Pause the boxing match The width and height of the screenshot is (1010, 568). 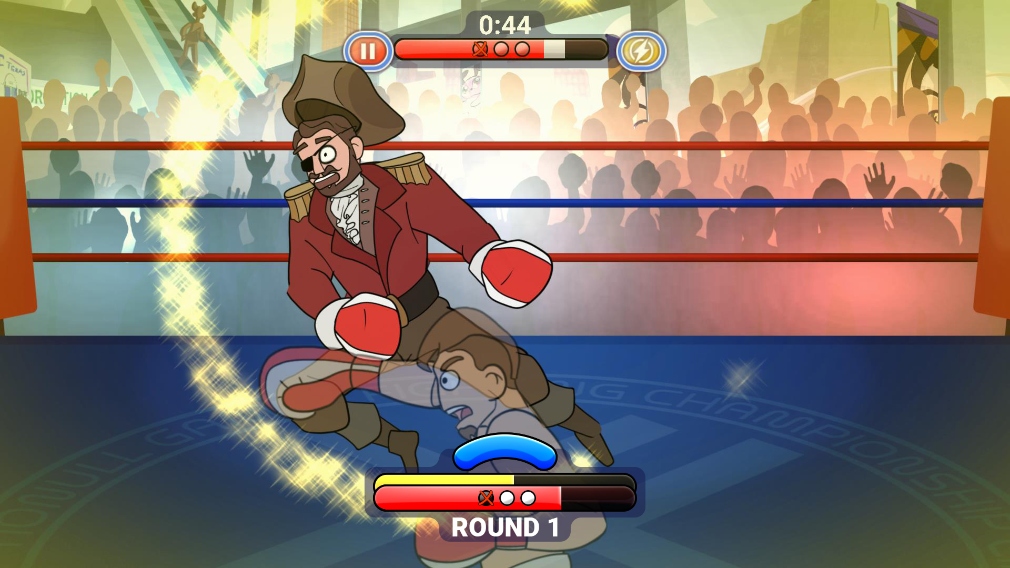pyautogui.click(x=368, y=50)
